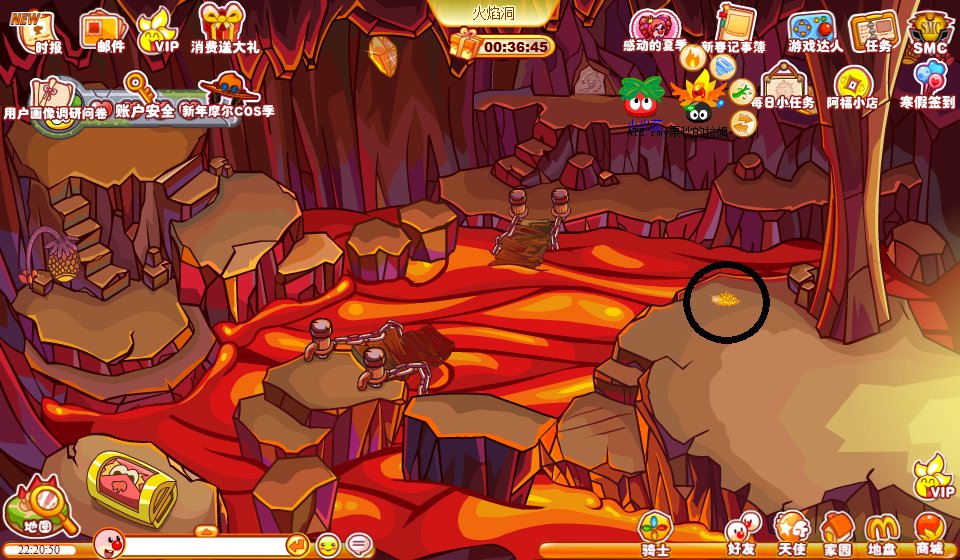Click the chat text input box

pyautogui.click(x=205, y=545)
